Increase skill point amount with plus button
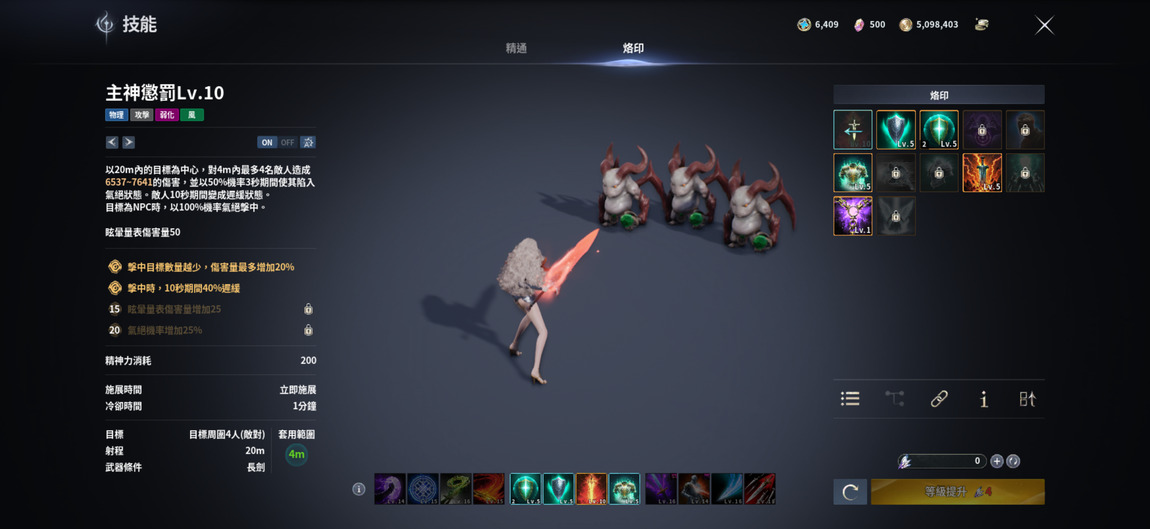1150x529 pixels. click(996, 461)
